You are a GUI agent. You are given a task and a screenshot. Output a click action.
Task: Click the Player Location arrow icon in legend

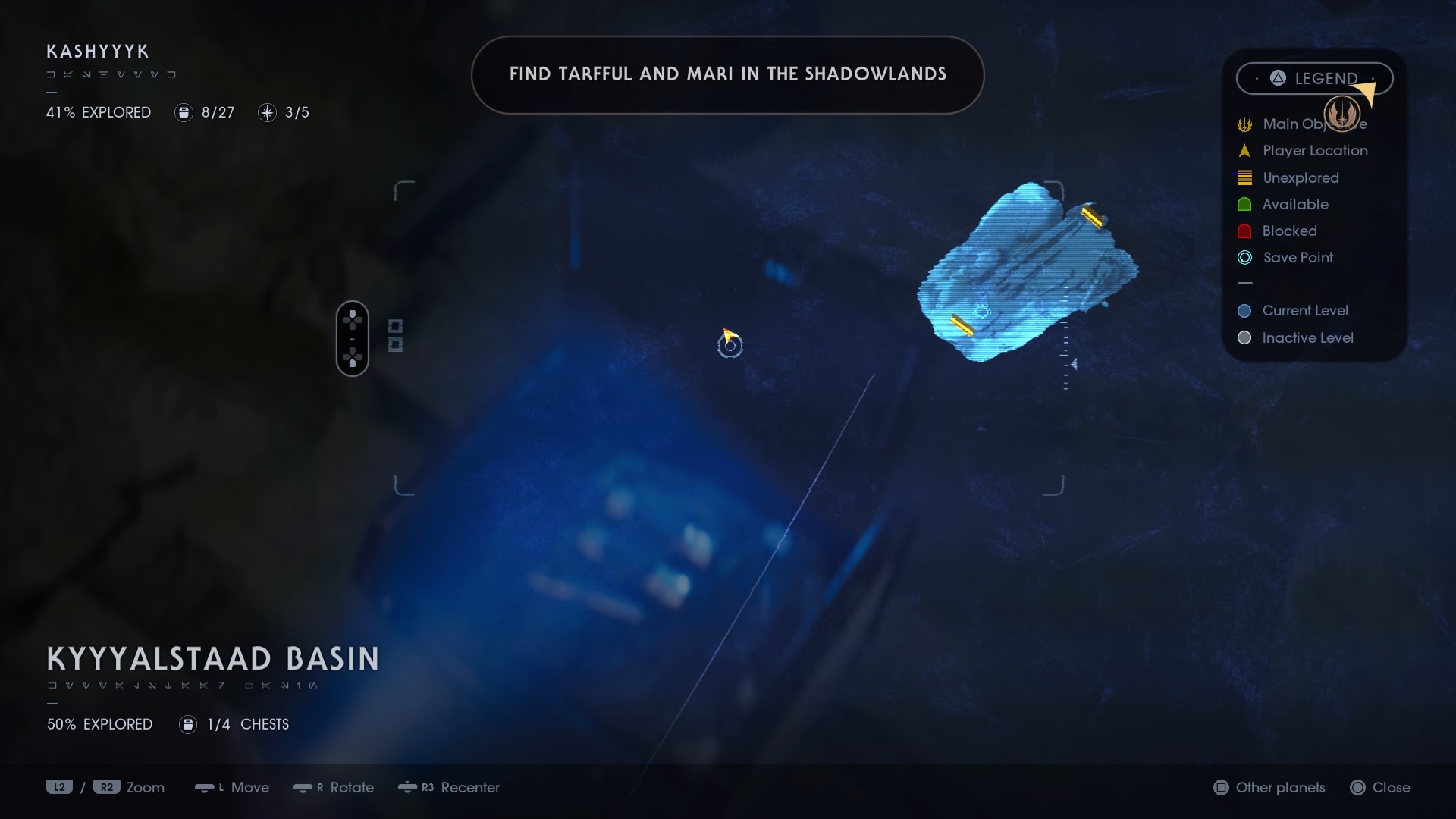pyautogui.click(x=1244, y=151)
